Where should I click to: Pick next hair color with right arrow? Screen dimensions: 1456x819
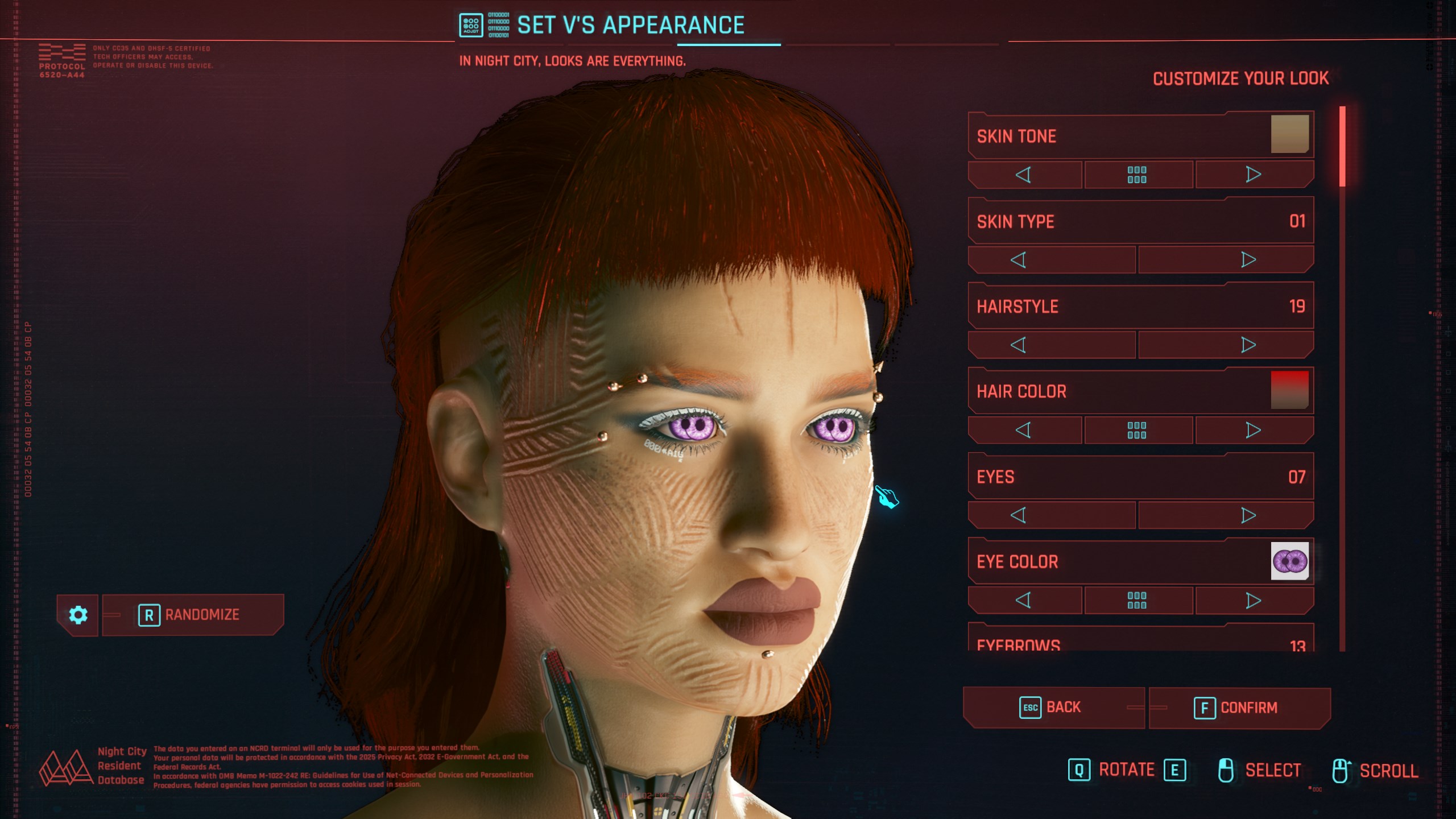pyautogui.click(x=1254, y=431)
